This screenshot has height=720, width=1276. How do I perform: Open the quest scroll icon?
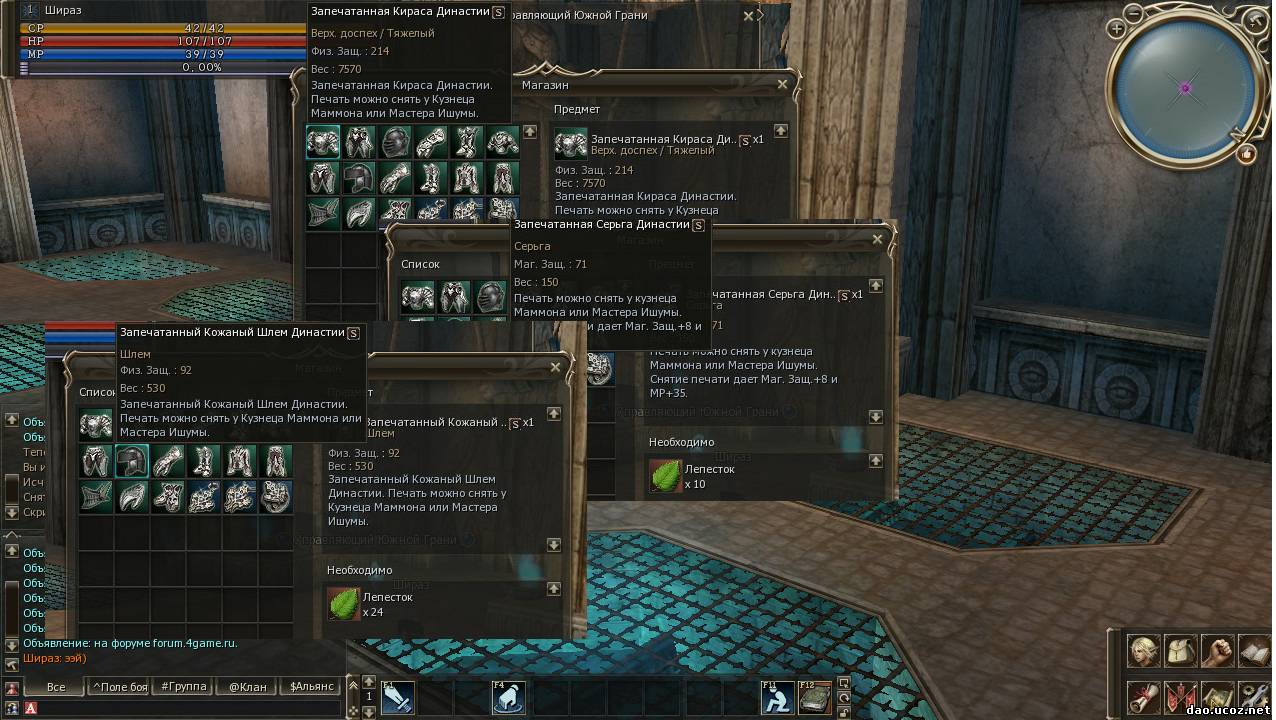tap(1144, 697)
